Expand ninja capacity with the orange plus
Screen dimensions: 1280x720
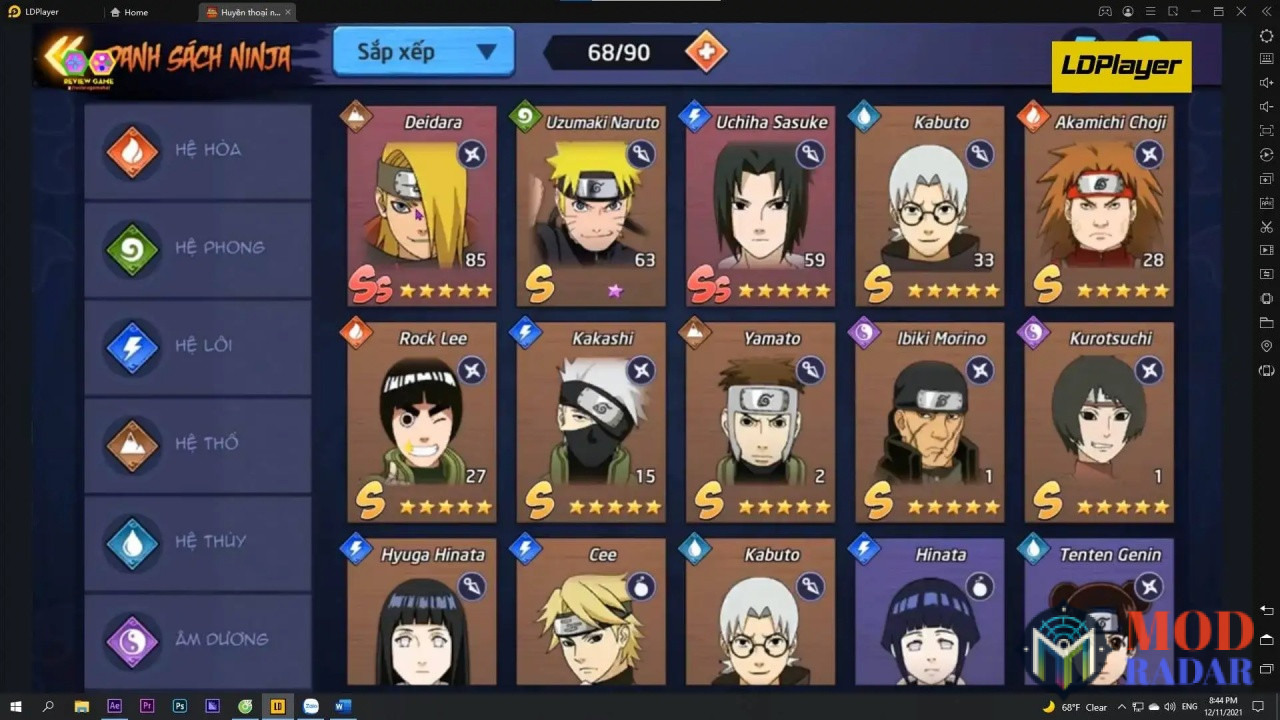tap(706, 52)
